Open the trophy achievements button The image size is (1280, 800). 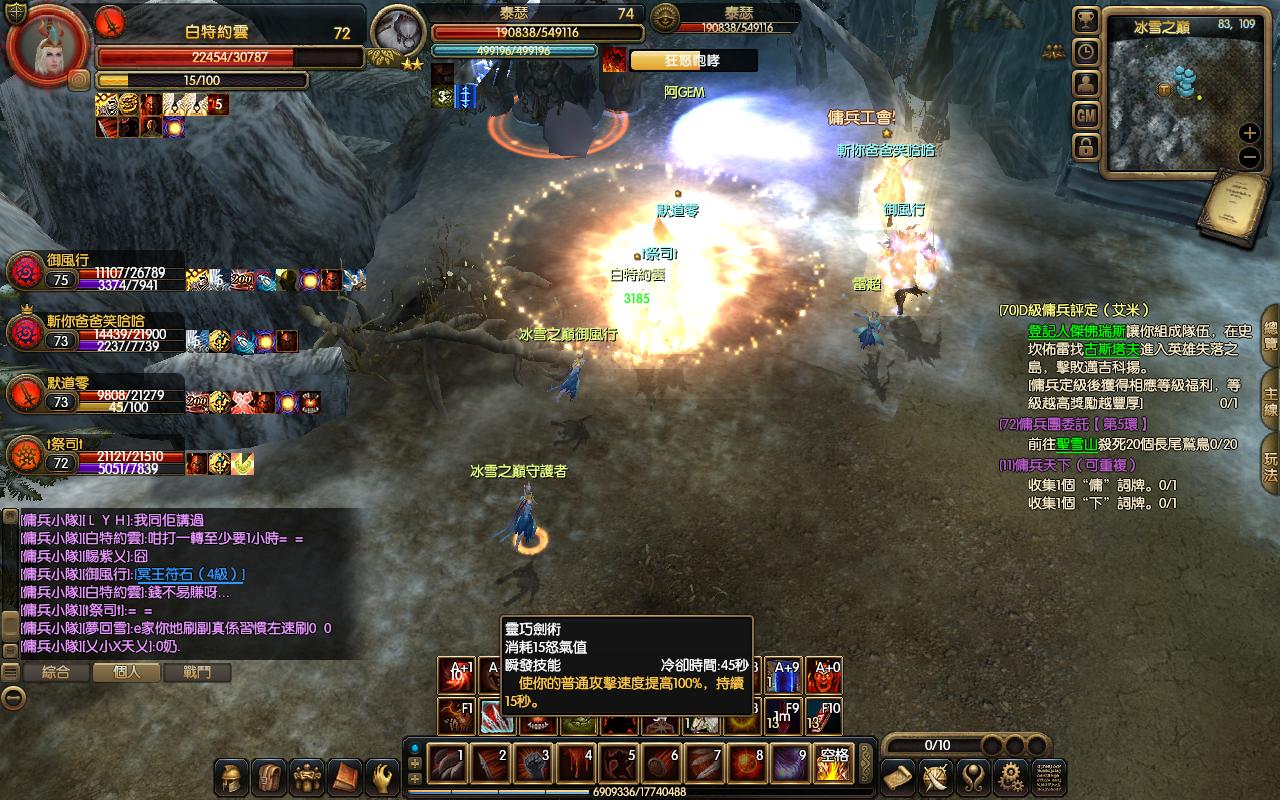pos(1086,20)
